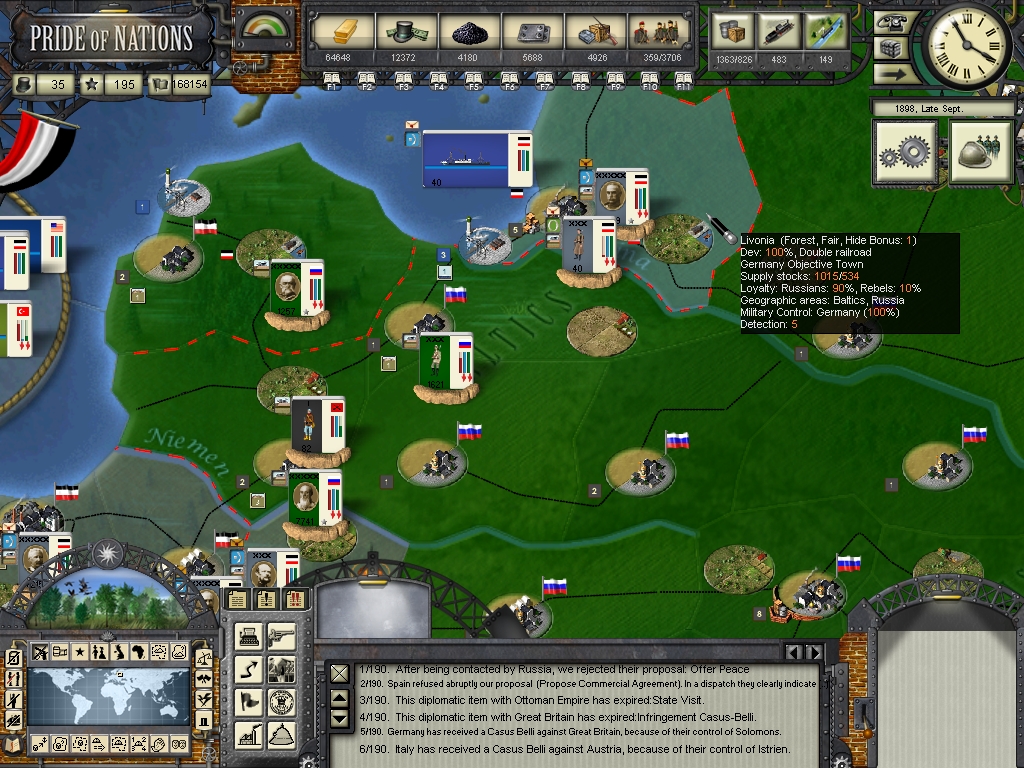
Task: Open the F1 ledger book
Action: (x=332, y=79)
